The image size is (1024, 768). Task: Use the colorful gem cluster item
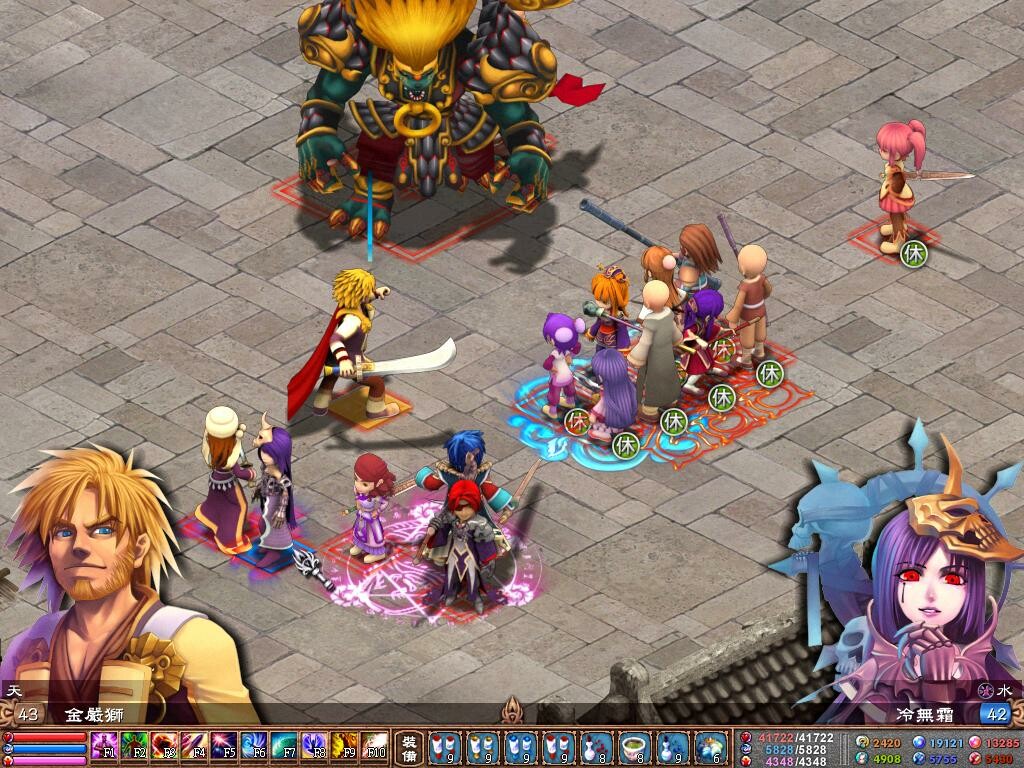click(x=710, y=746)
